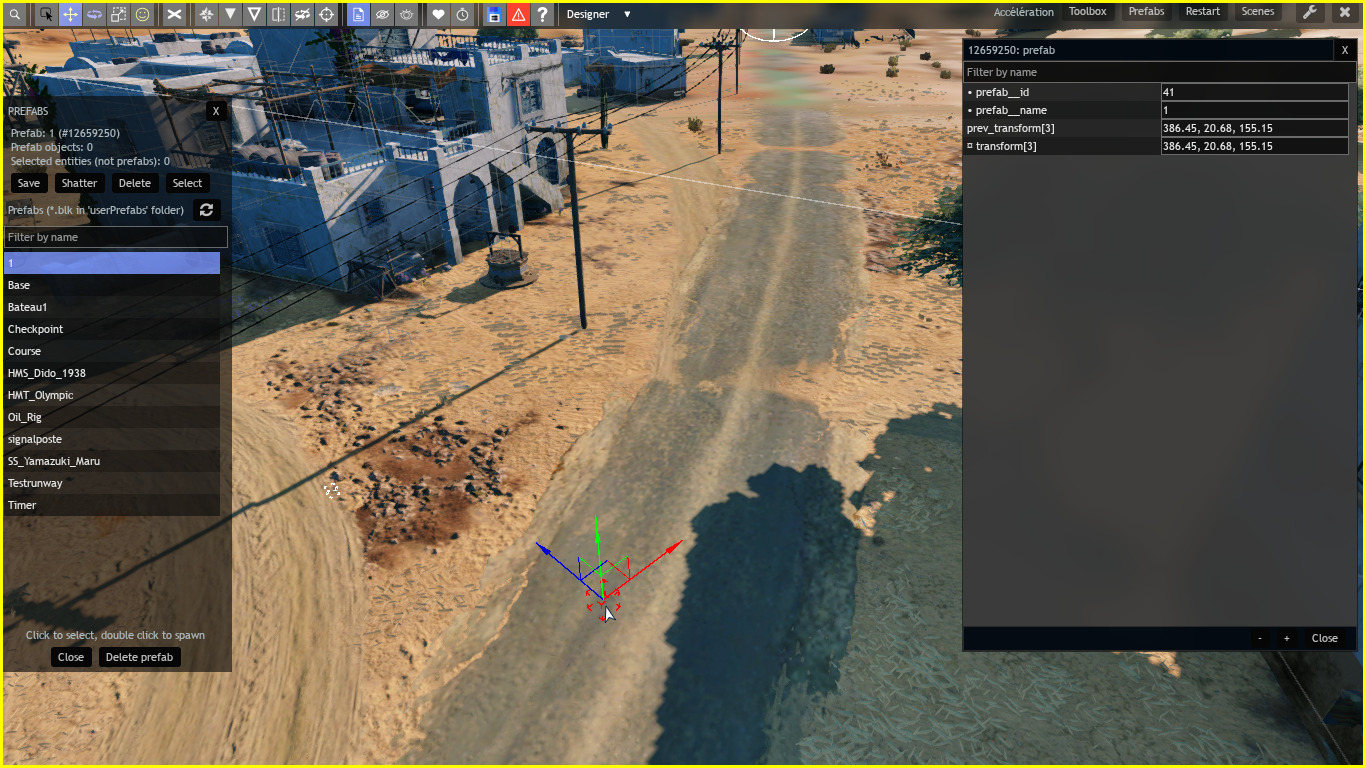Select the Scale tool
The height and width of the screenshot is (768, 1366).
click(x=116, y=15)
